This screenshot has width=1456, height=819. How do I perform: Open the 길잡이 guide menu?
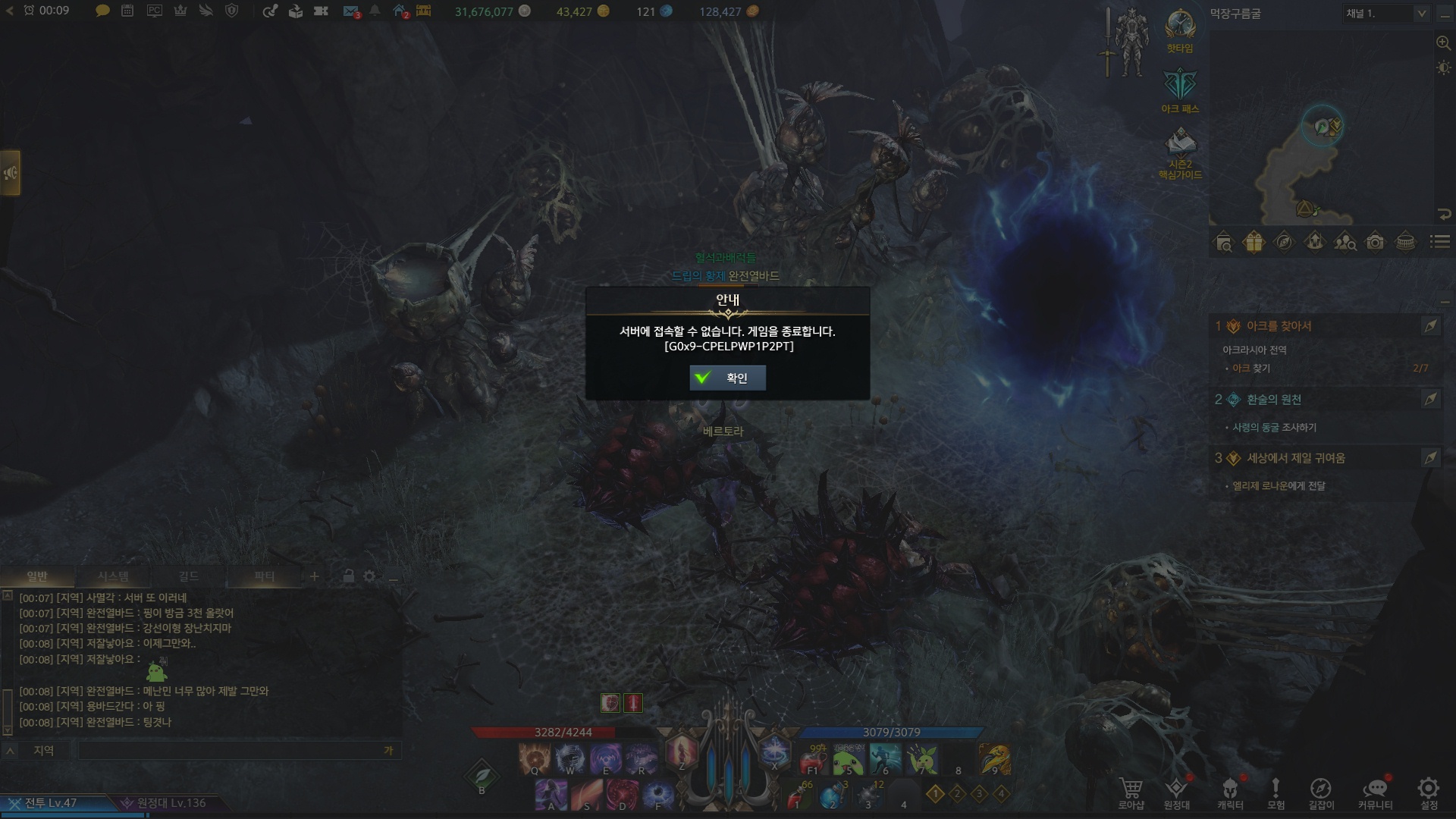click(1320, 792)
